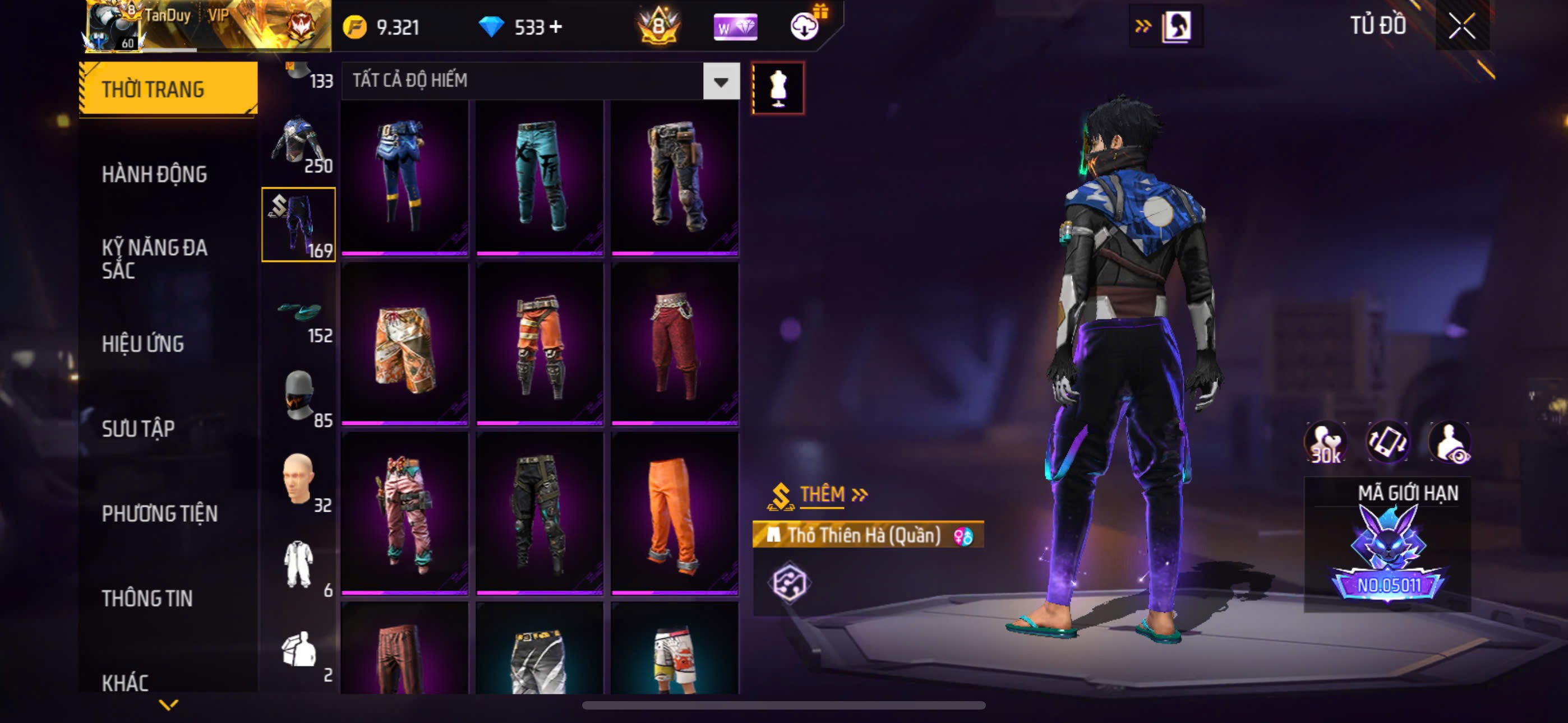This screenshot has width=1568, height=723.
Task: Switch to the Thông Tin tab
Action: coord(147,598)
